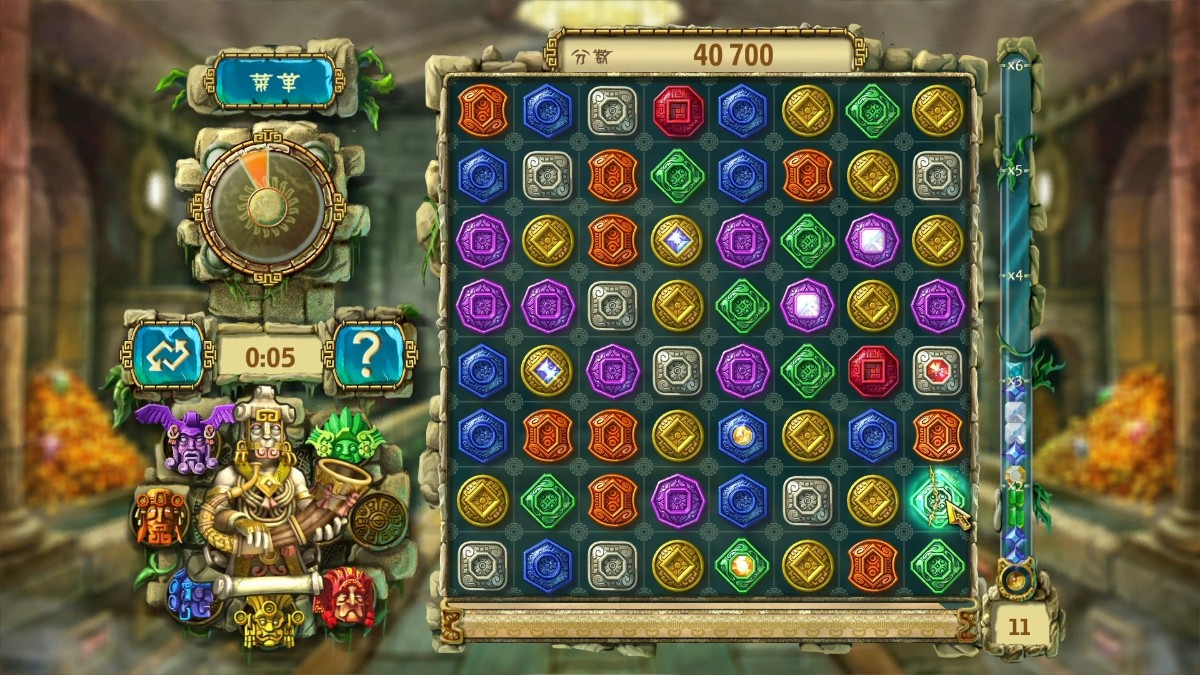
Task: Shuffle the board with the arrows button
Action: [x=165, y=352]
